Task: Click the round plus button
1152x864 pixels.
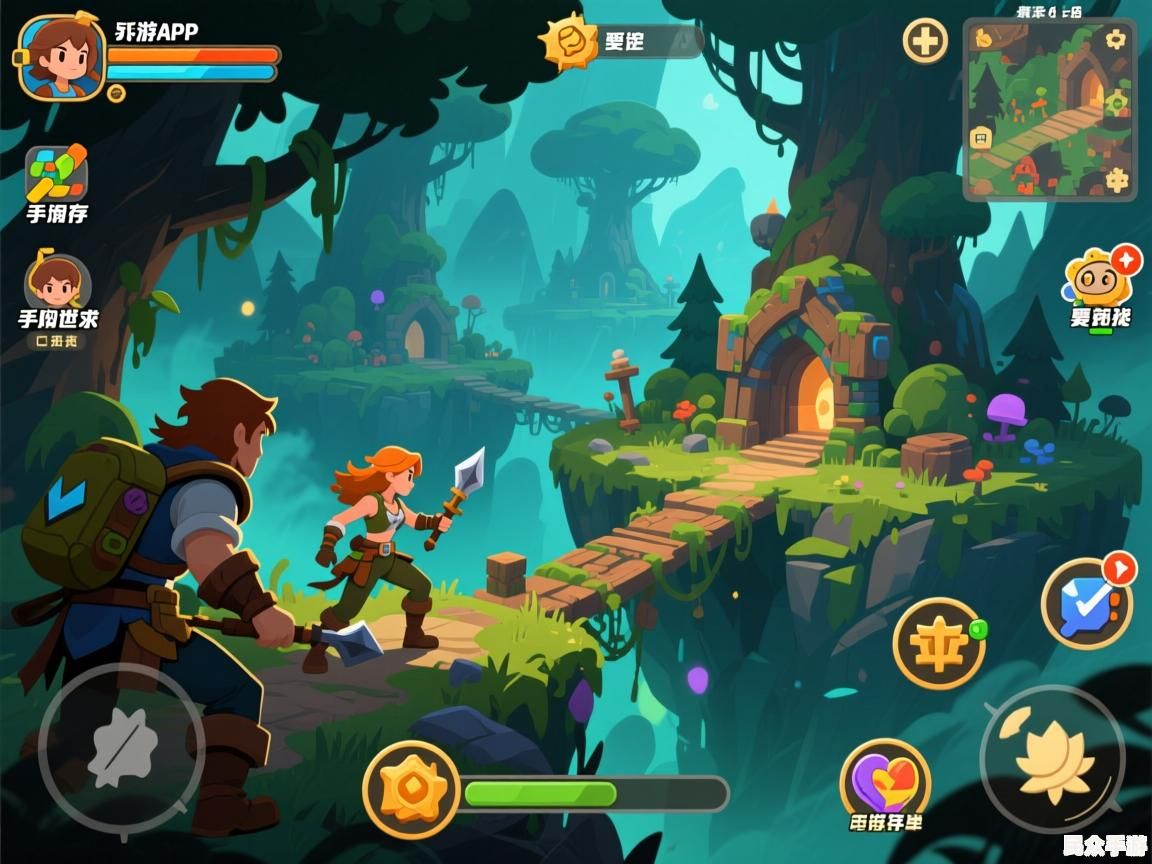Action: click(x=925, y=42)
